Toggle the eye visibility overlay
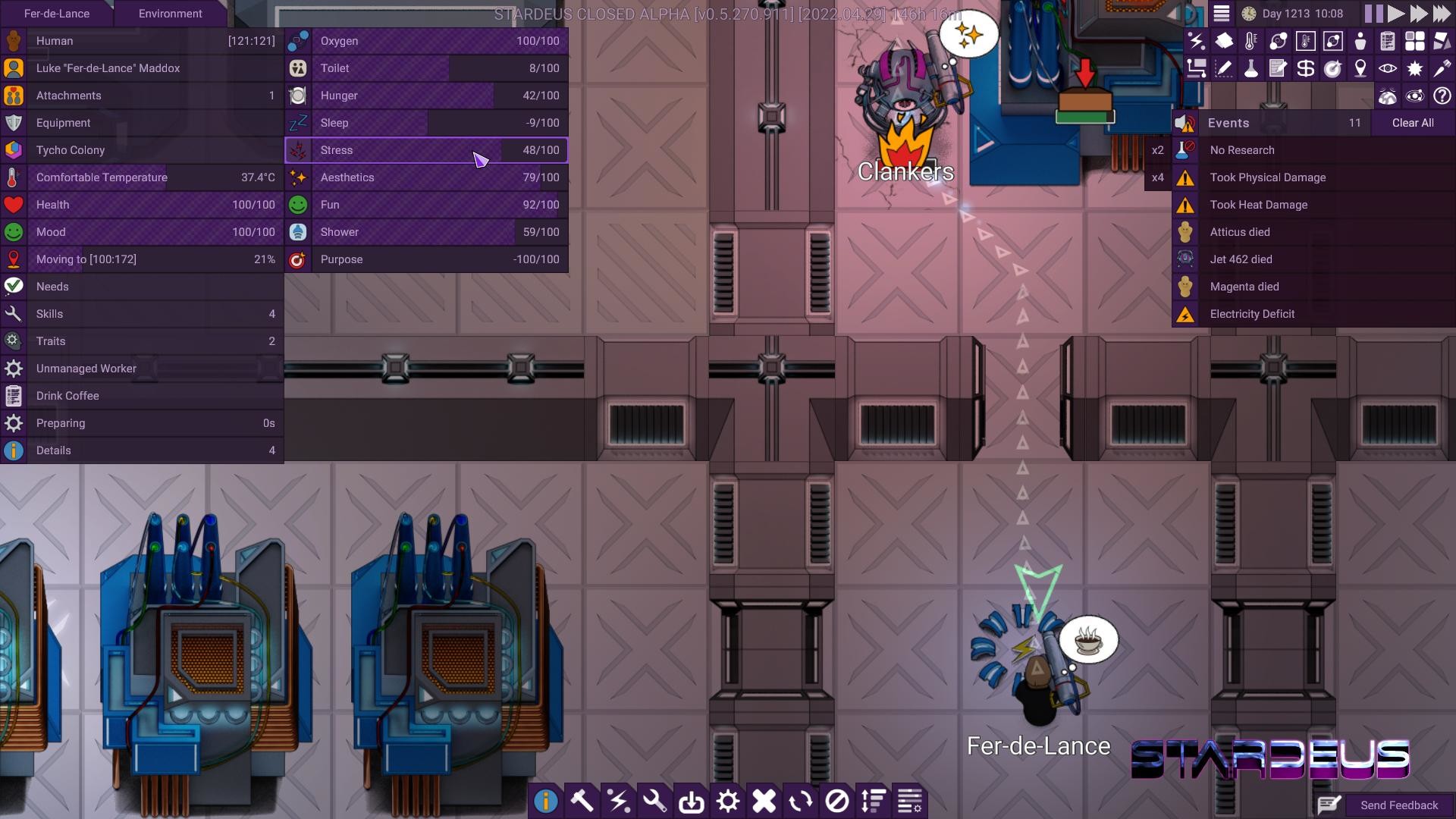Screen dimensions: 1456x819 1387,68
